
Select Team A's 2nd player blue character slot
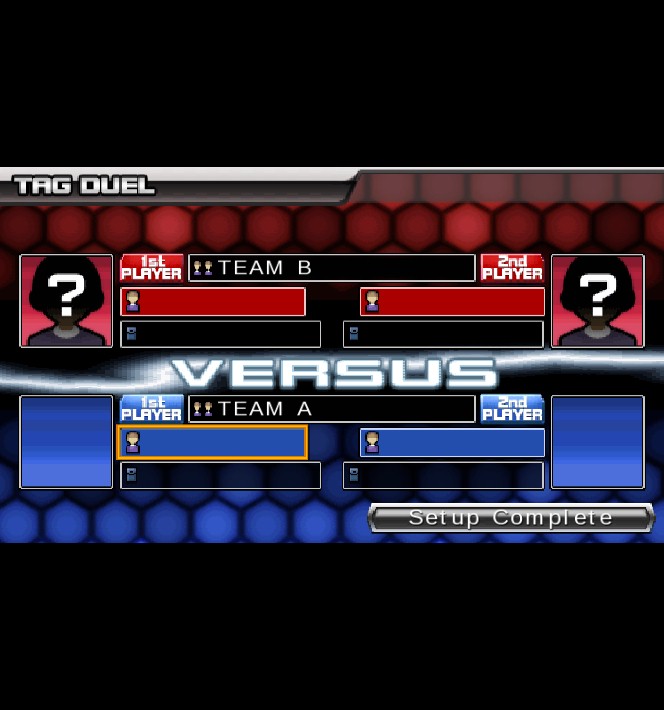click(x=452, y=442)
